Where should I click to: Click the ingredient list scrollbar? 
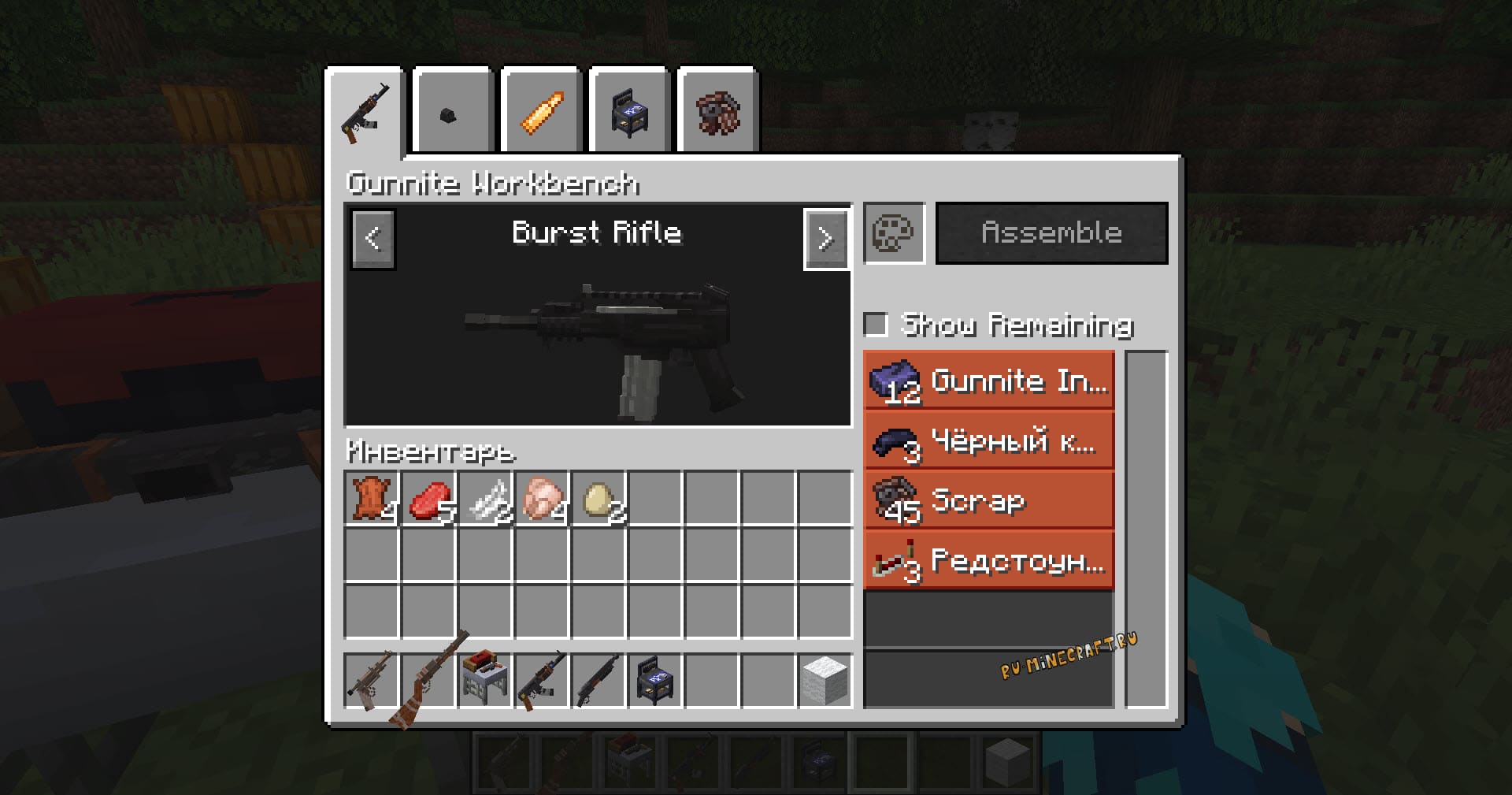click(x=1146, y=528)
